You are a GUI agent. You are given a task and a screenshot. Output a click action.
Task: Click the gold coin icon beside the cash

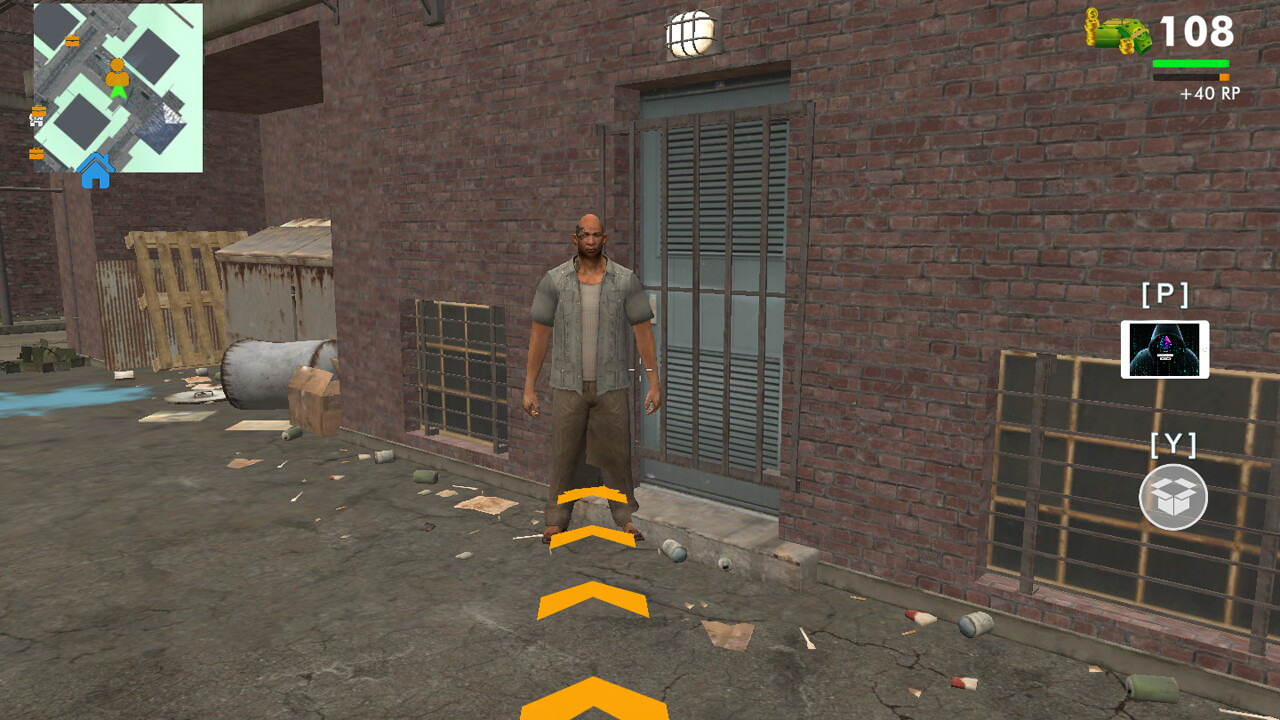1093,26
